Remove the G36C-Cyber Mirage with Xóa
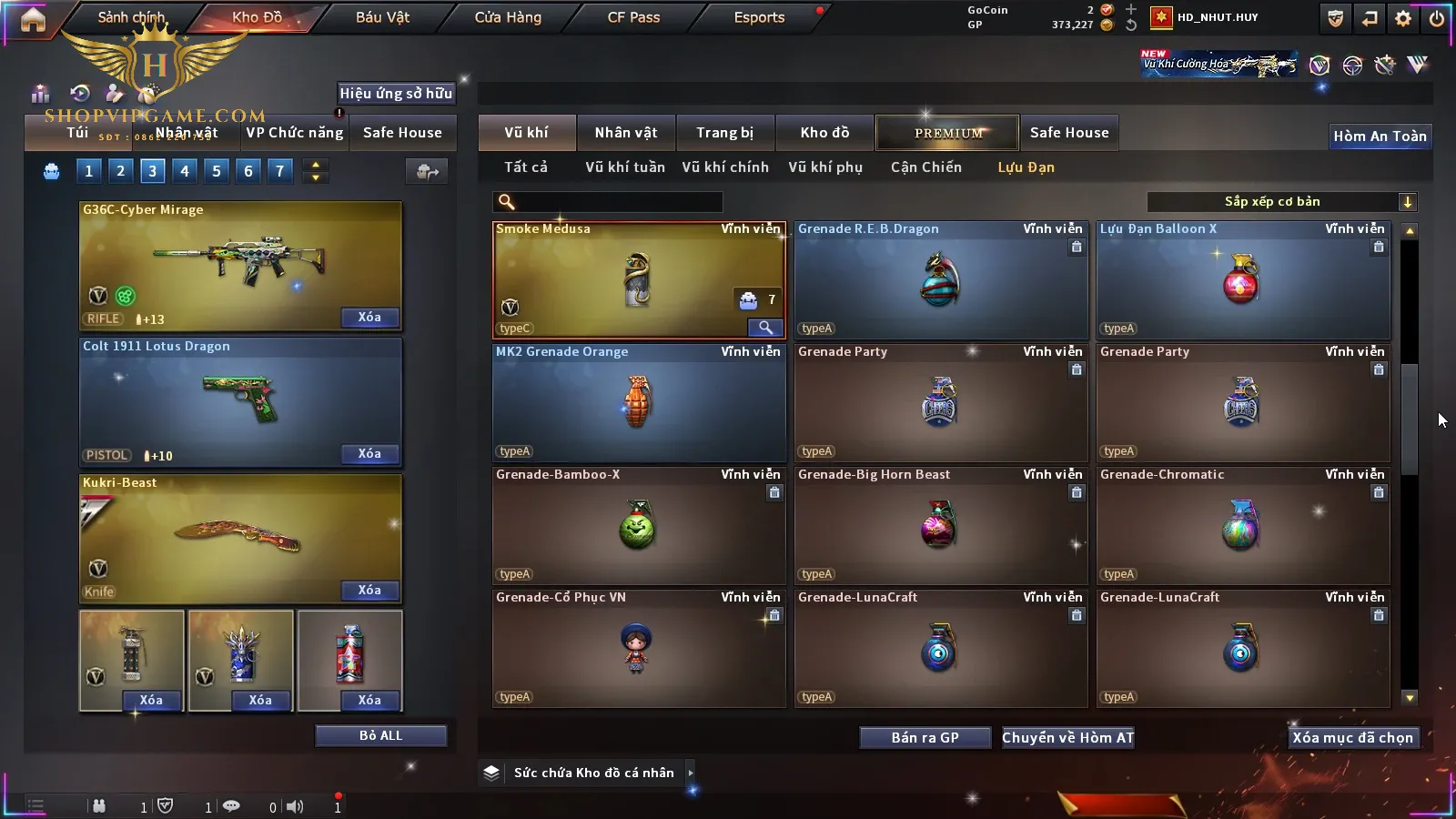This screenshot has width=1456, height=819. (369, 318)
